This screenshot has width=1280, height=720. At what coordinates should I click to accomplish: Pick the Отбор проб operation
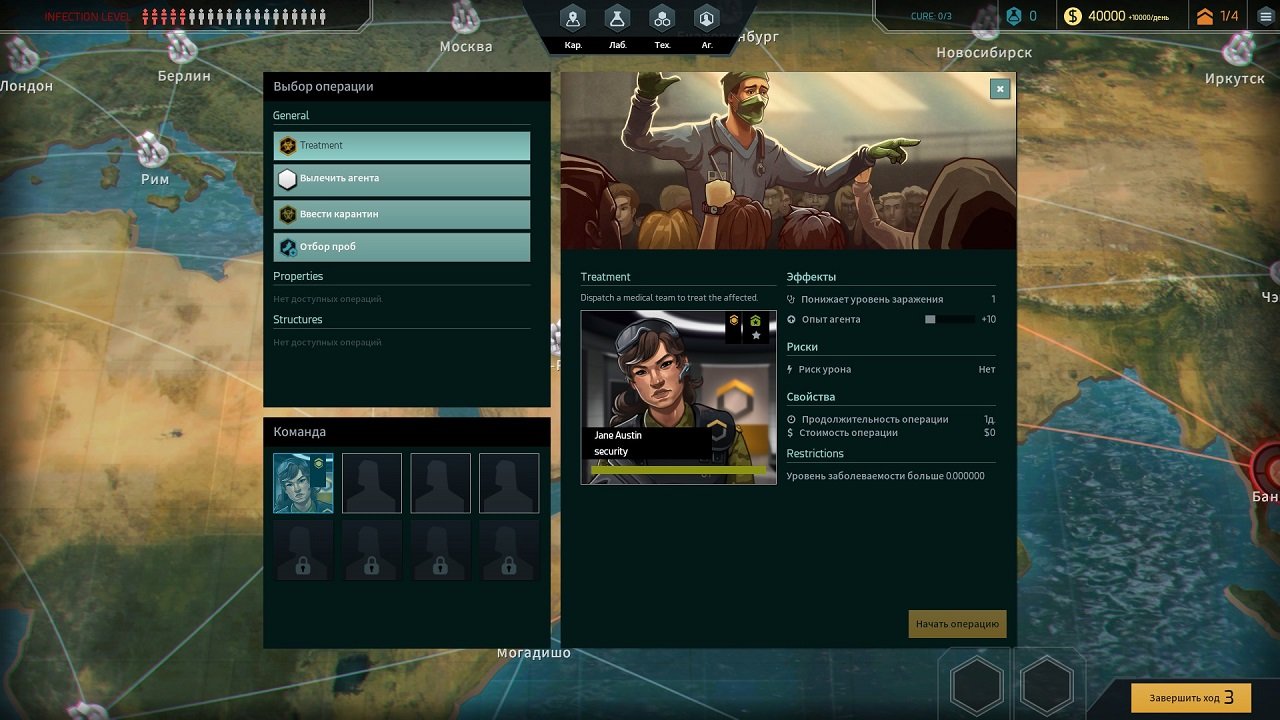click(401, 247)
